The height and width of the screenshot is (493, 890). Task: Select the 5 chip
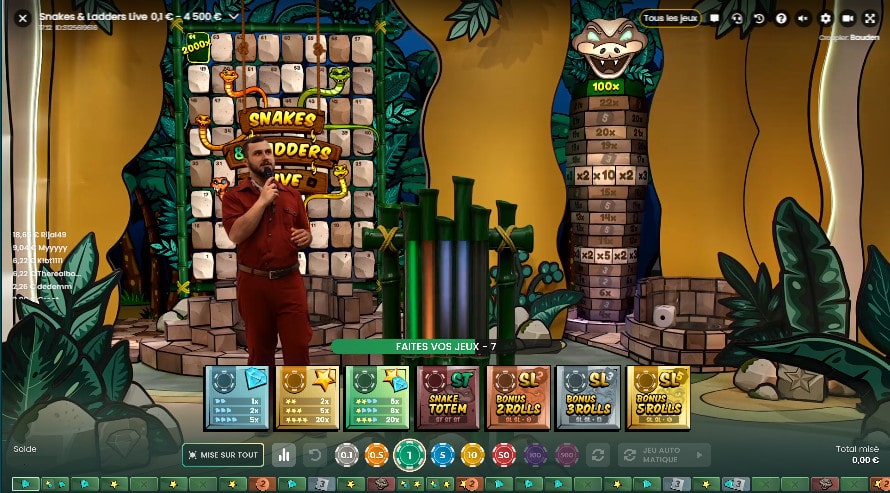[441, 455]
